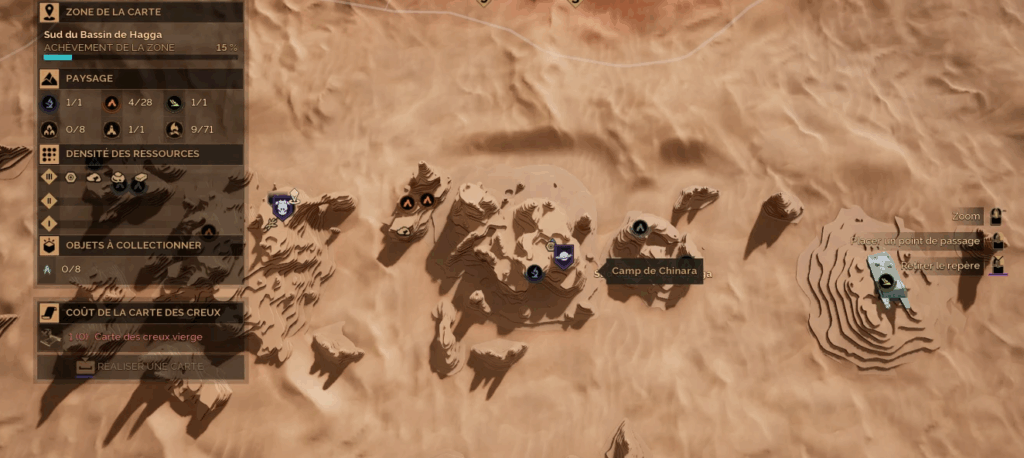1024x458 pixels.
Task: Click the white triangle marker above Camp de Chinara label
Action: (x=640, y=227)
